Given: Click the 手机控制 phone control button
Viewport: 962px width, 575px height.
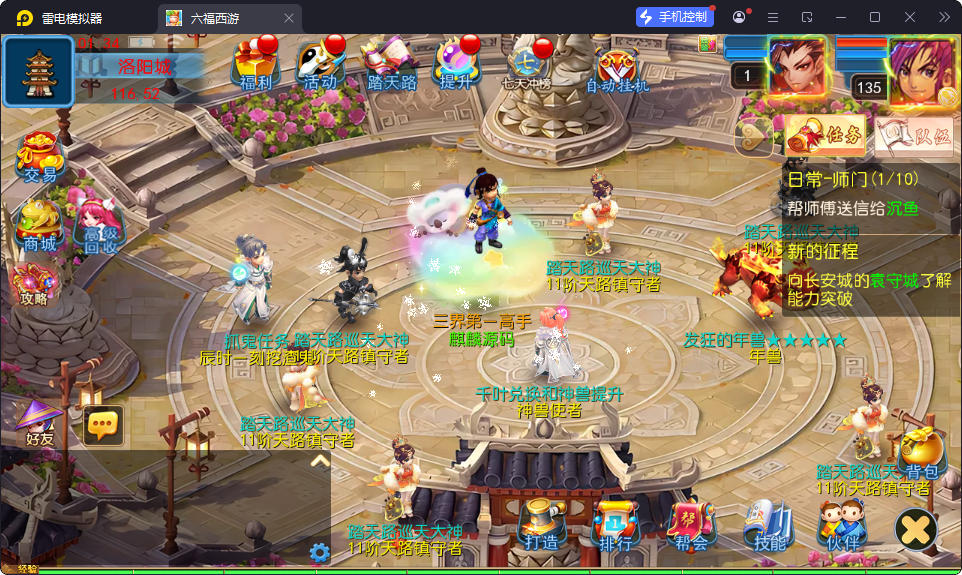Looking at the screenshot, I should (674, 17).
